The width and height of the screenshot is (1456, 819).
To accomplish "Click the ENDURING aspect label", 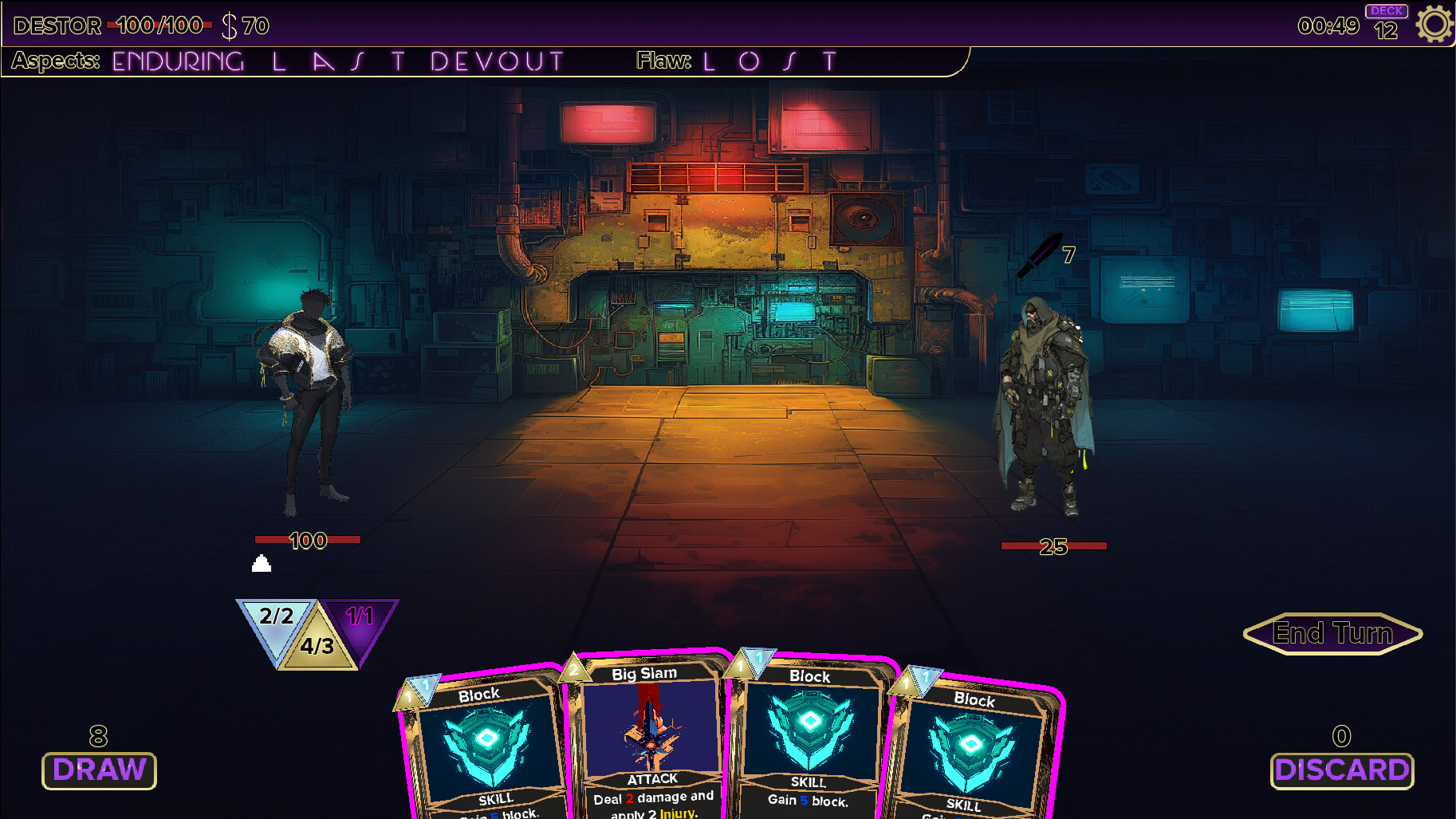I will click(x=177, y=59).
